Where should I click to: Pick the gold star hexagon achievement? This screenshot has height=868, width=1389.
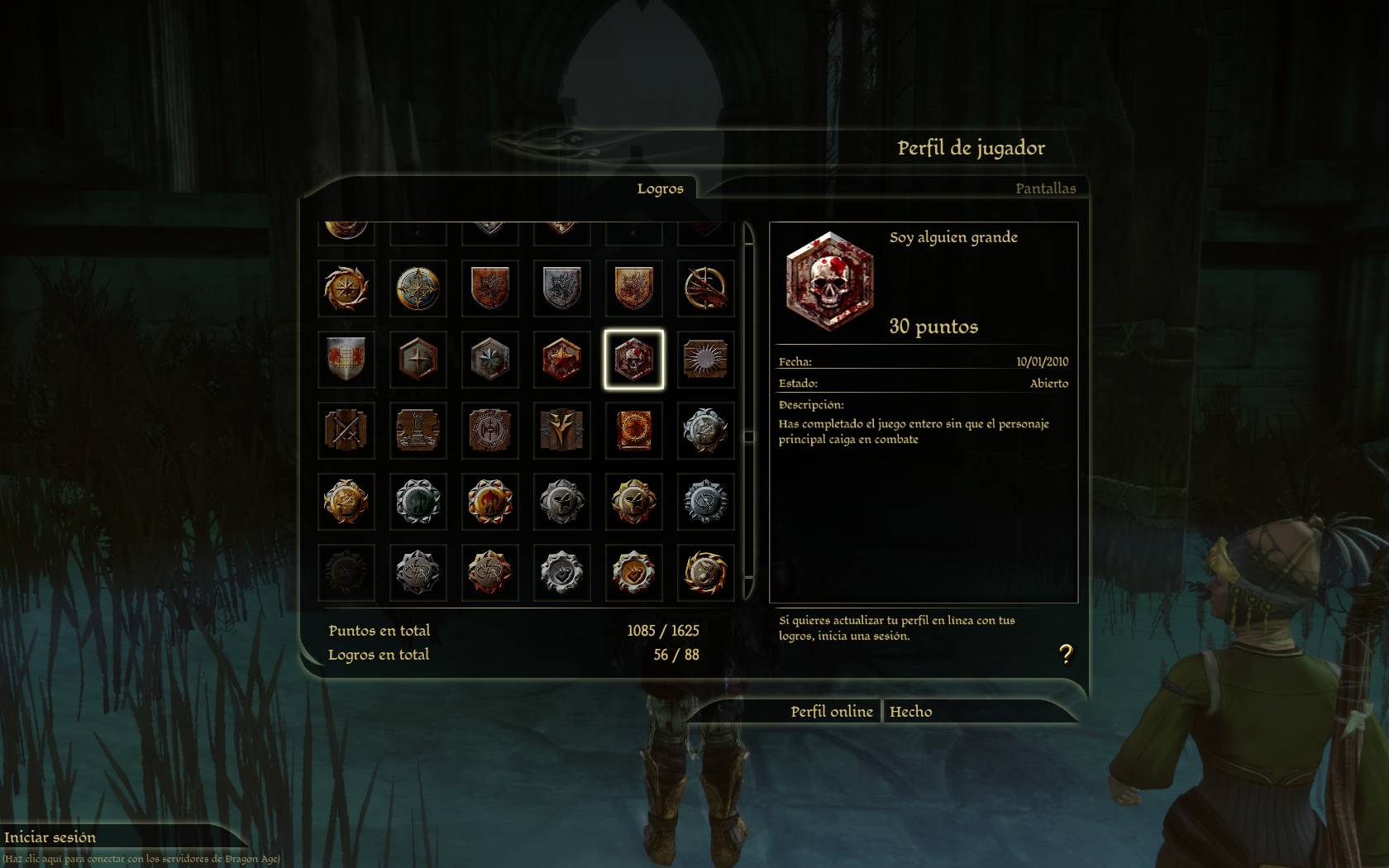[561, 360]
